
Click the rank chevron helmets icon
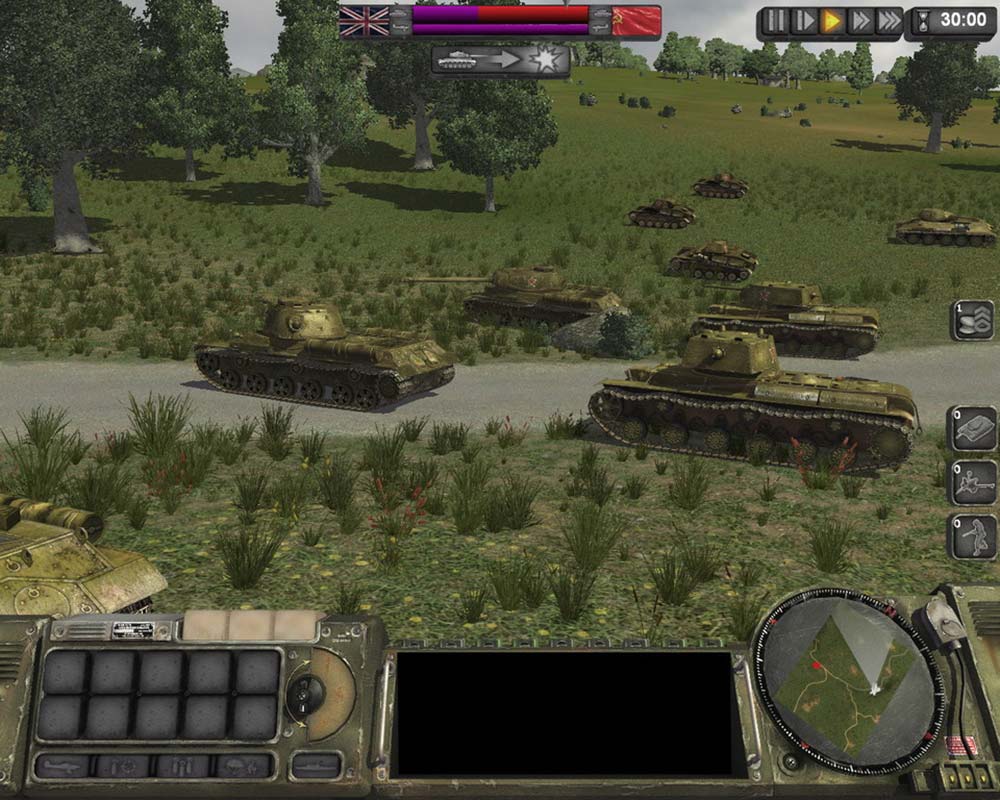pyautogui.click(x=972, y=320)
